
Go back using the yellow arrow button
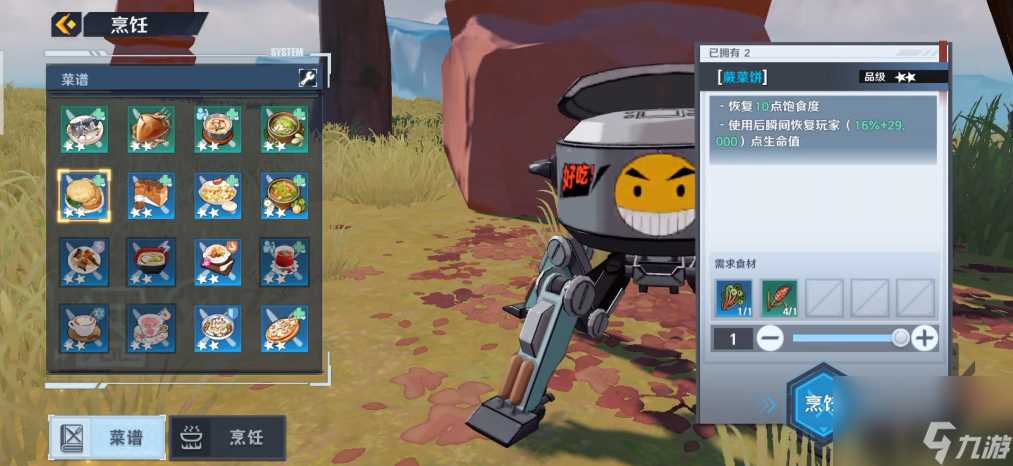[66, 24]
